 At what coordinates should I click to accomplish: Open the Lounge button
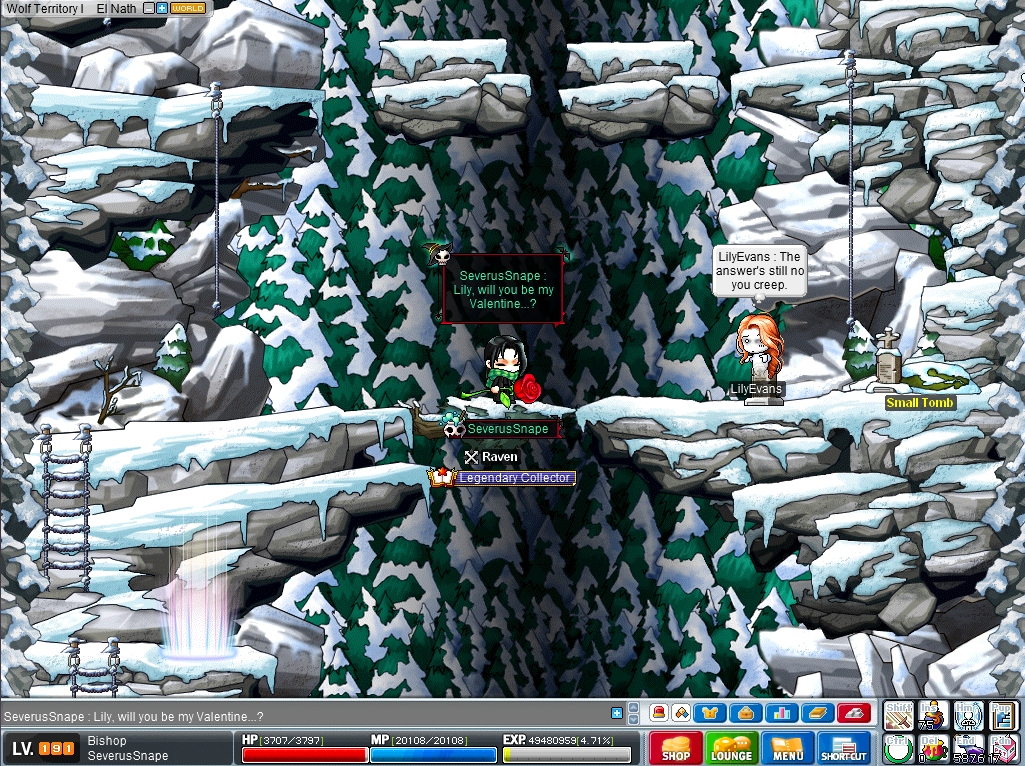click(731, 748)
